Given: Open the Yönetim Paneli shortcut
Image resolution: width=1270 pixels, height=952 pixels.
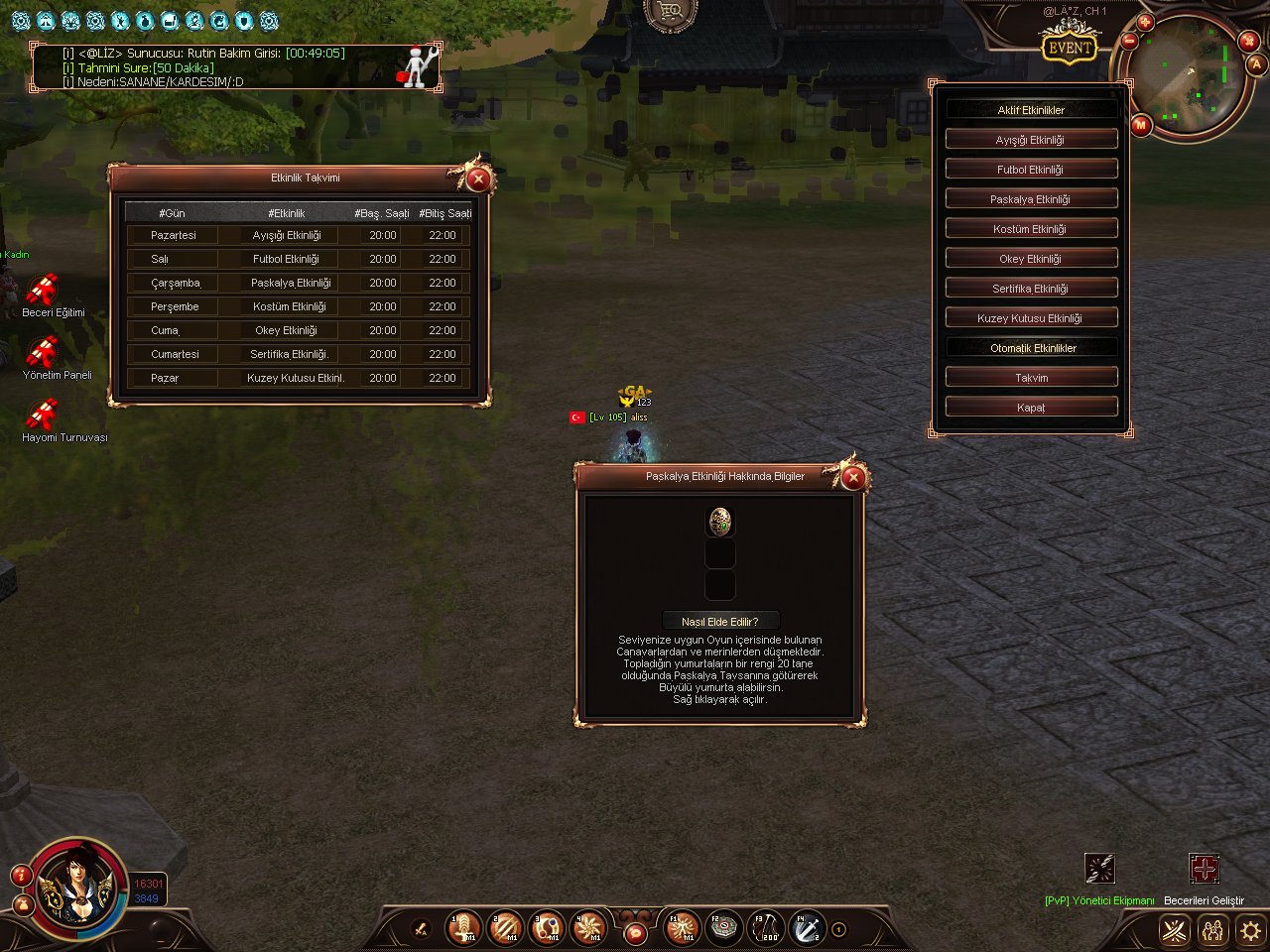Looking at the screenshot, I should tap(43, 354).
